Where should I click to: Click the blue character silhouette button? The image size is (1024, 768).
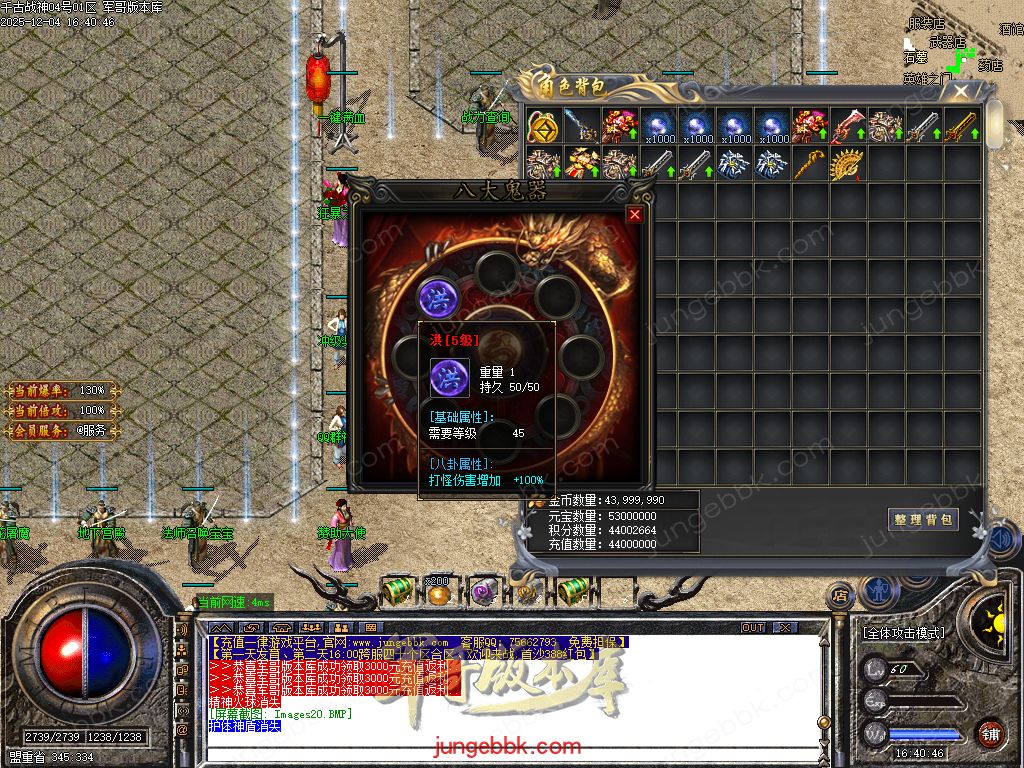pyautogui.click(x=877, y=590)
